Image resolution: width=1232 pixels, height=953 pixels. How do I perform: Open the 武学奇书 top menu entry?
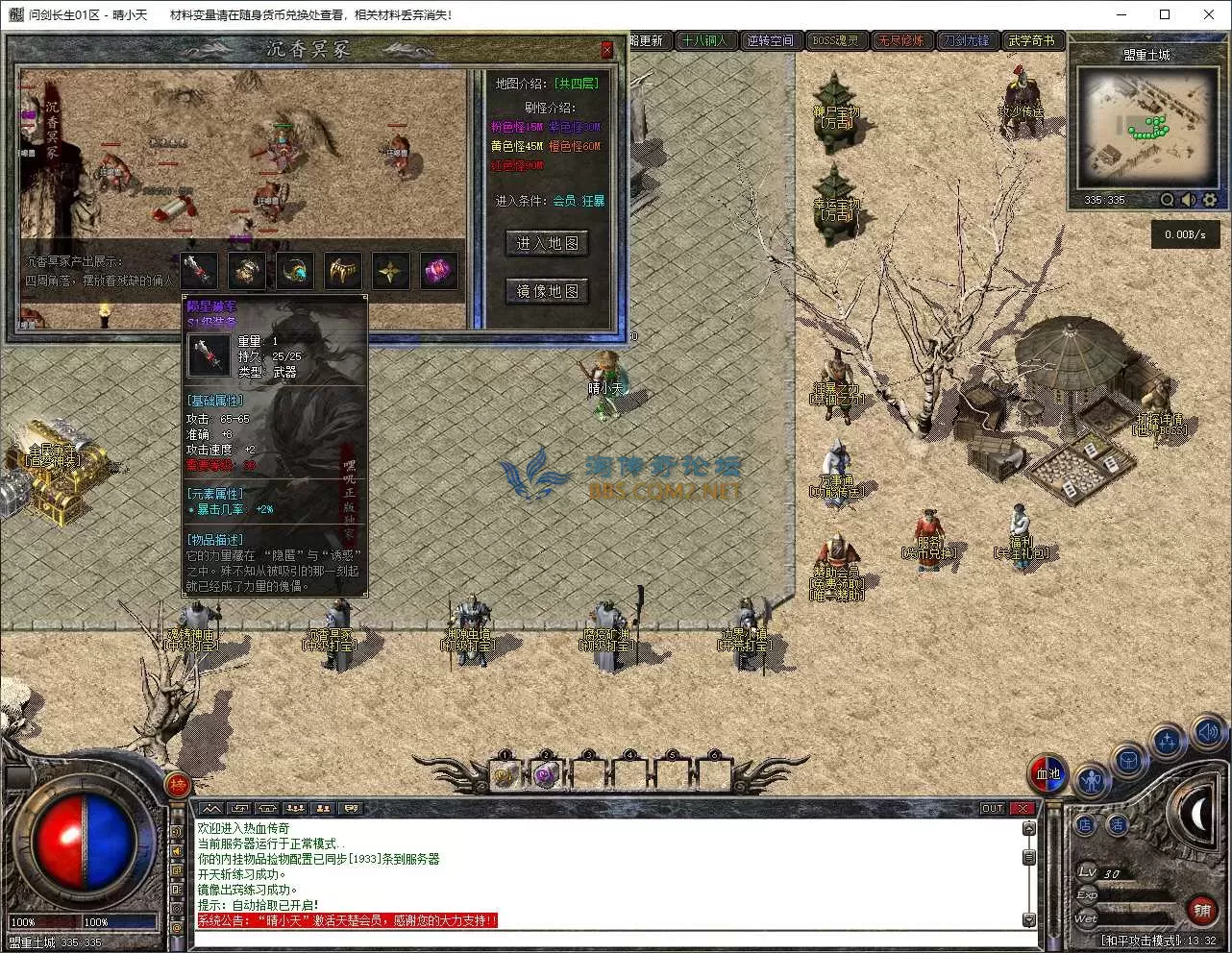point(1031,40)
